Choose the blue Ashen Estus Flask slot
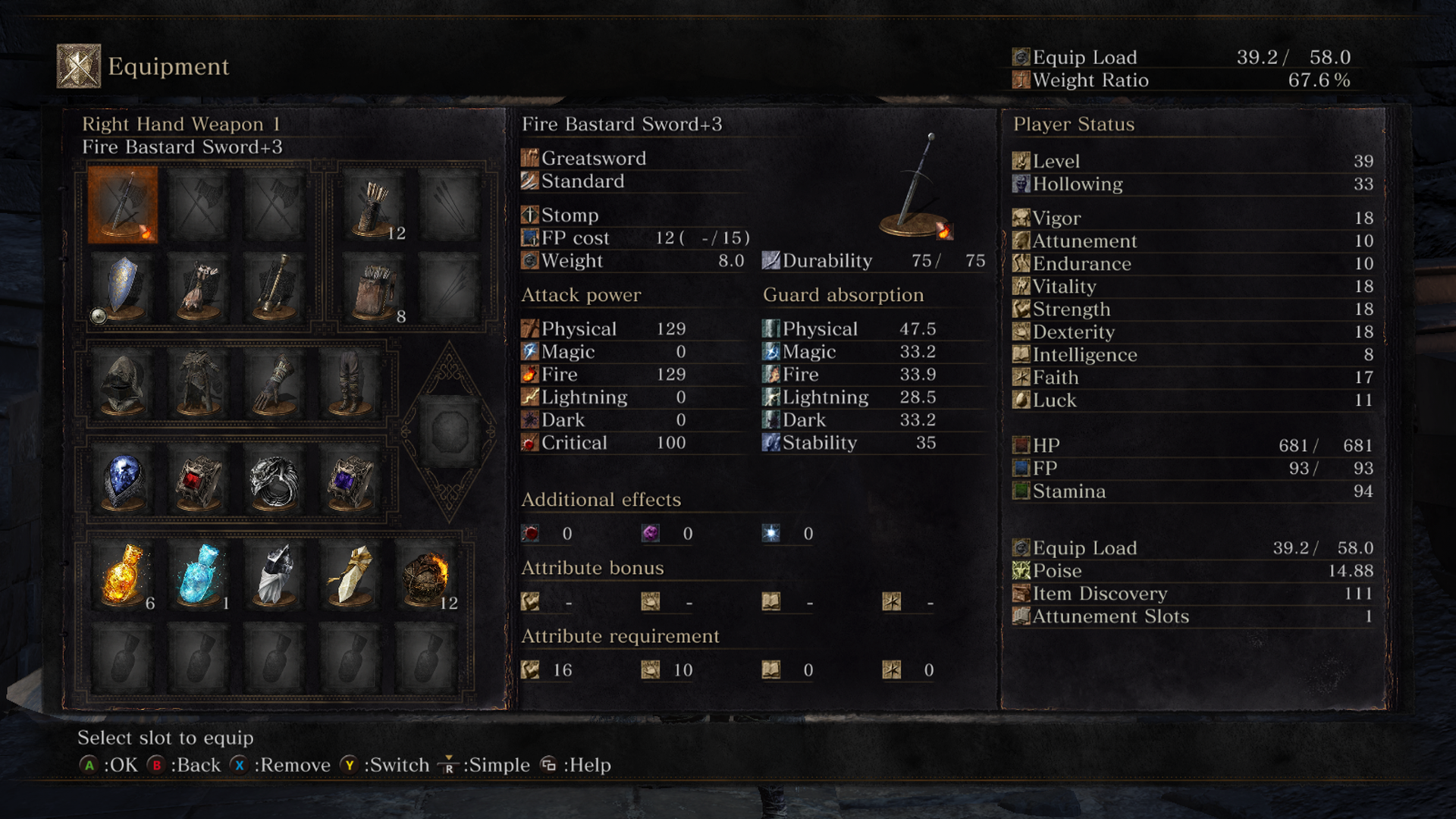 [x=200, y=575]
